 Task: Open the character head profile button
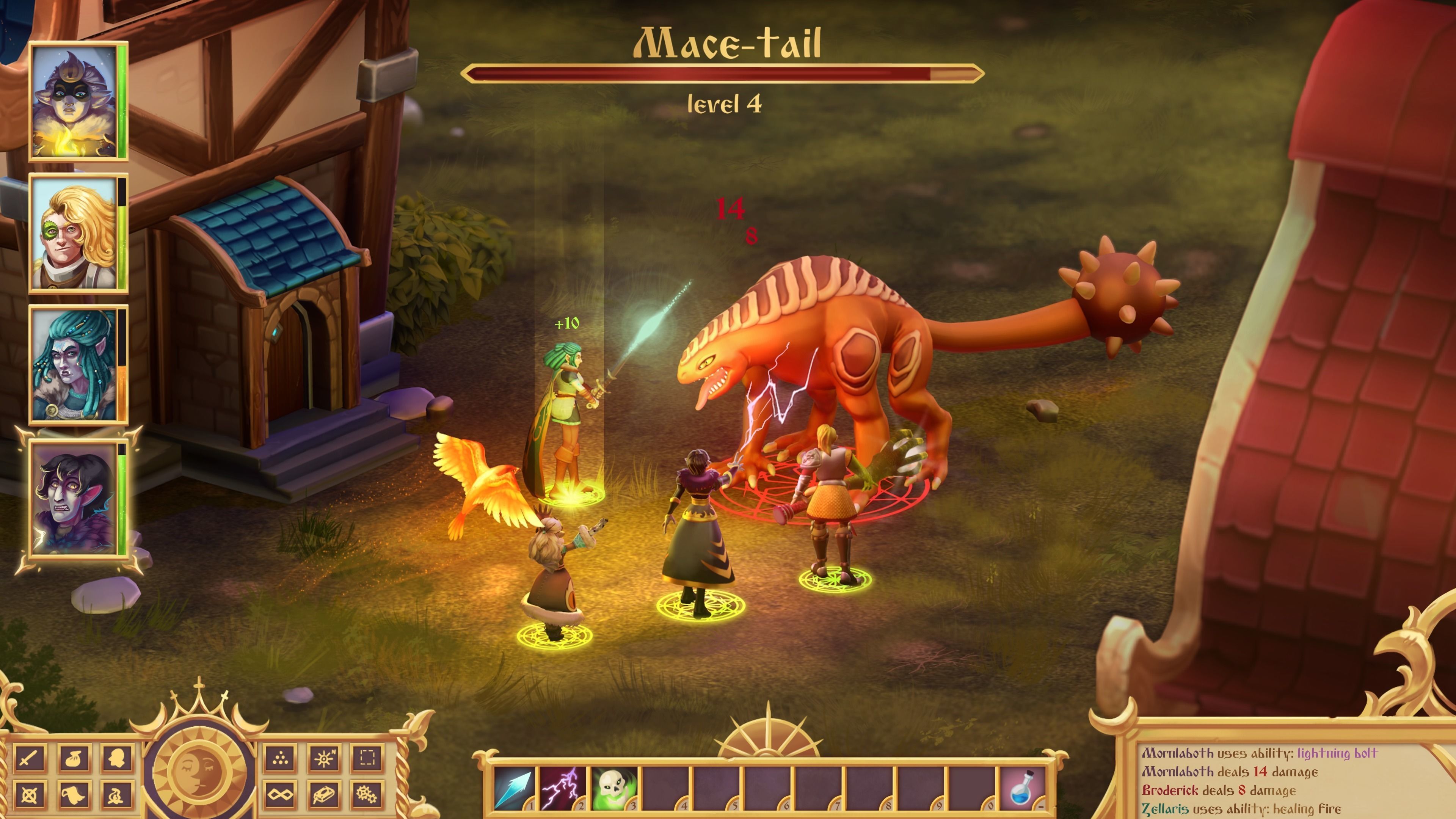pyautogui.click(x=118, y=758)
